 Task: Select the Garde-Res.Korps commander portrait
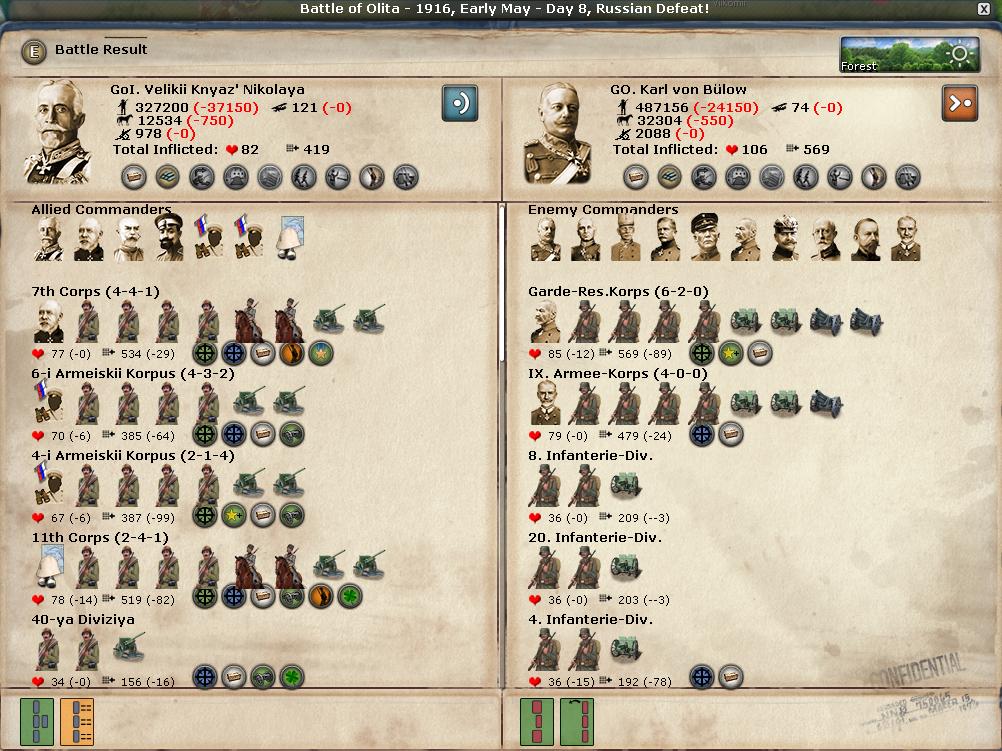pyautogui.click(x=545, y=321)
